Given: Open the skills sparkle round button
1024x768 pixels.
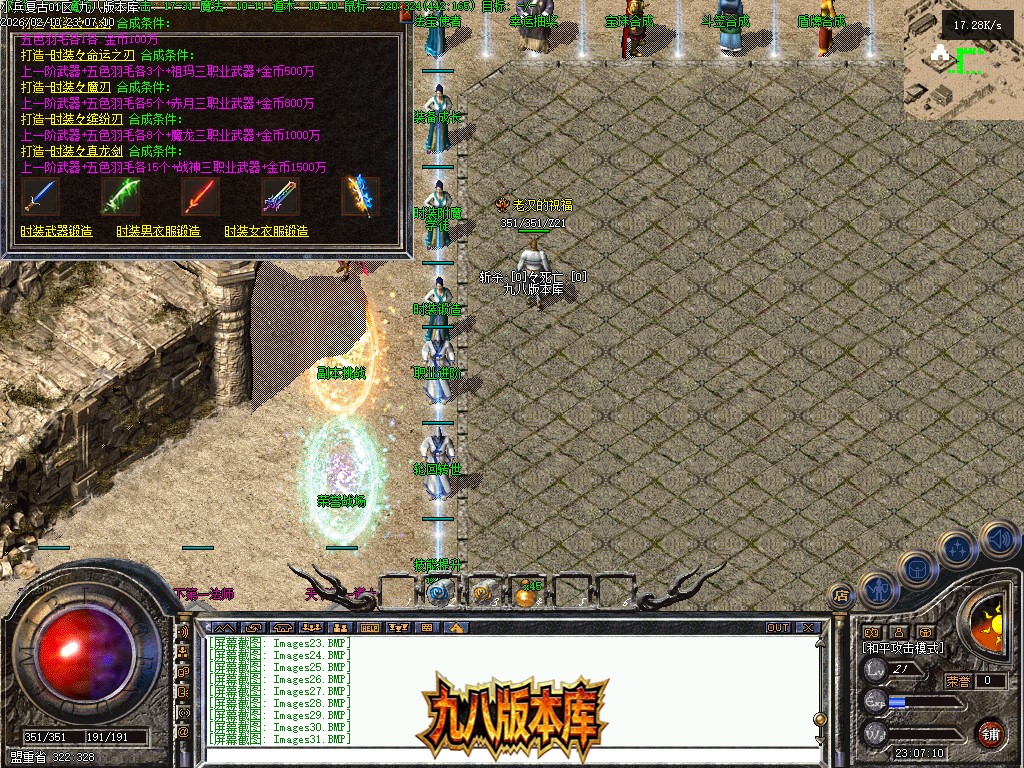Looking at the screenshot, I should 957,548.
